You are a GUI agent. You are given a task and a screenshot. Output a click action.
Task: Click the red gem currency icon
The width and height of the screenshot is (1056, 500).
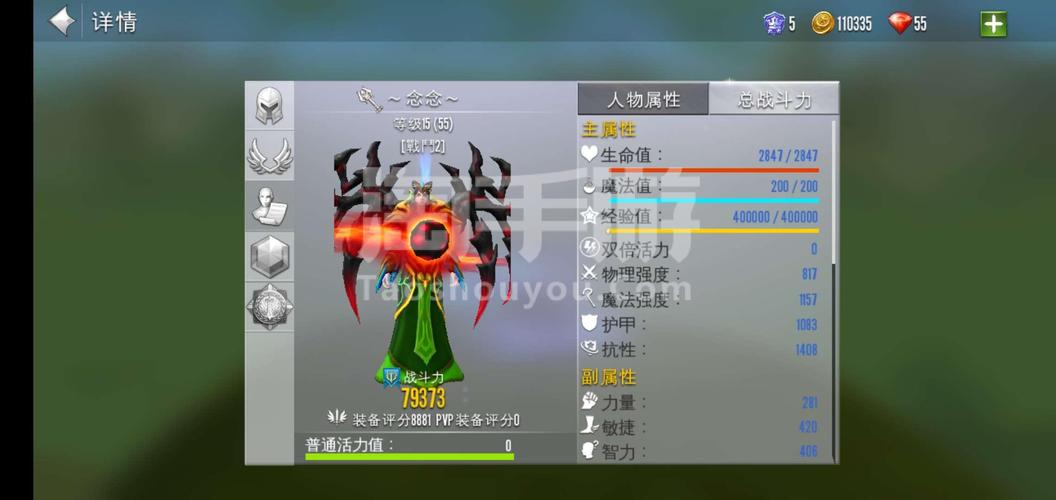tap(899, 23)
